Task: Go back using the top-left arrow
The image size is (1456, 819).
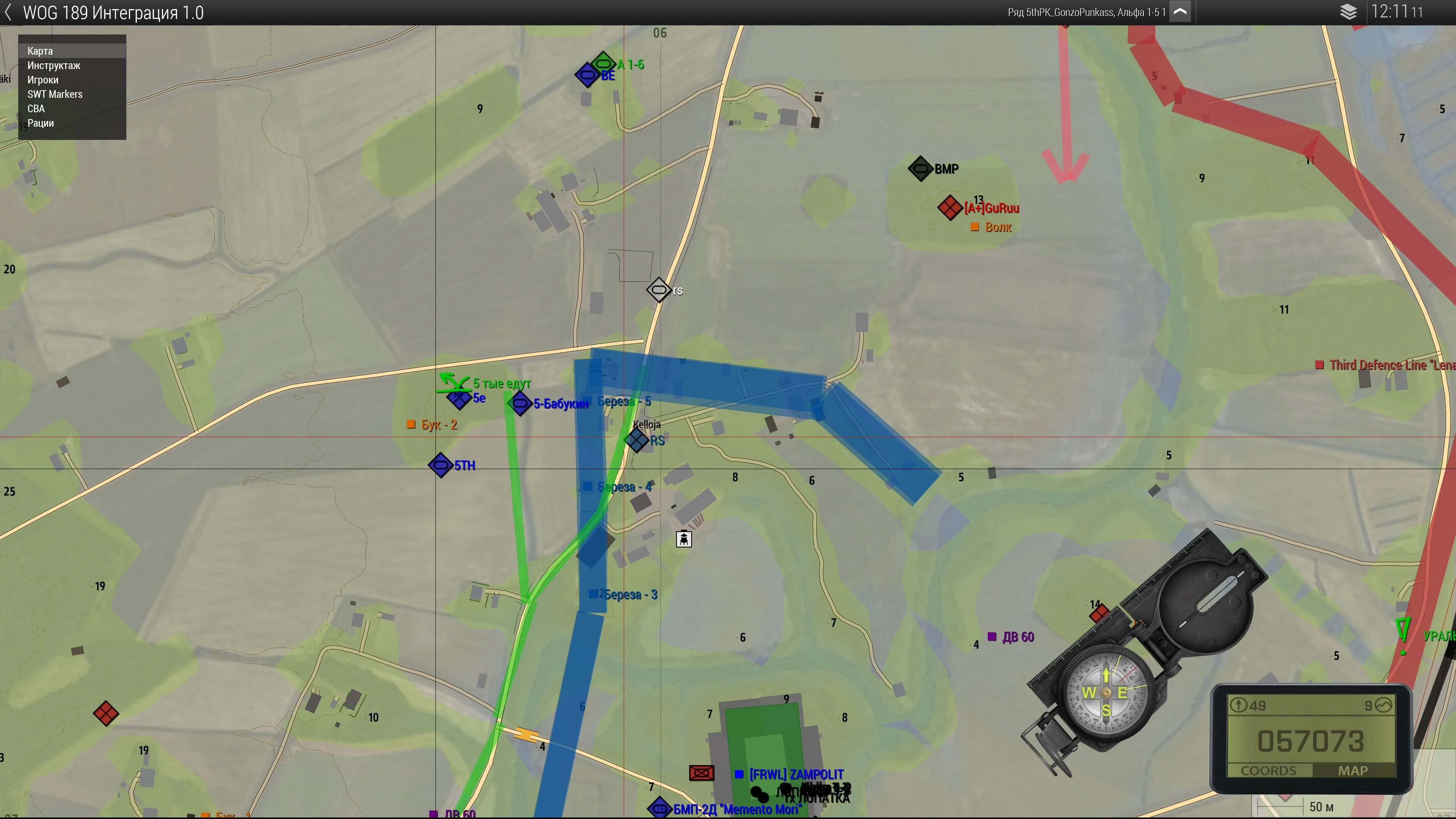Action: (8, 13)
